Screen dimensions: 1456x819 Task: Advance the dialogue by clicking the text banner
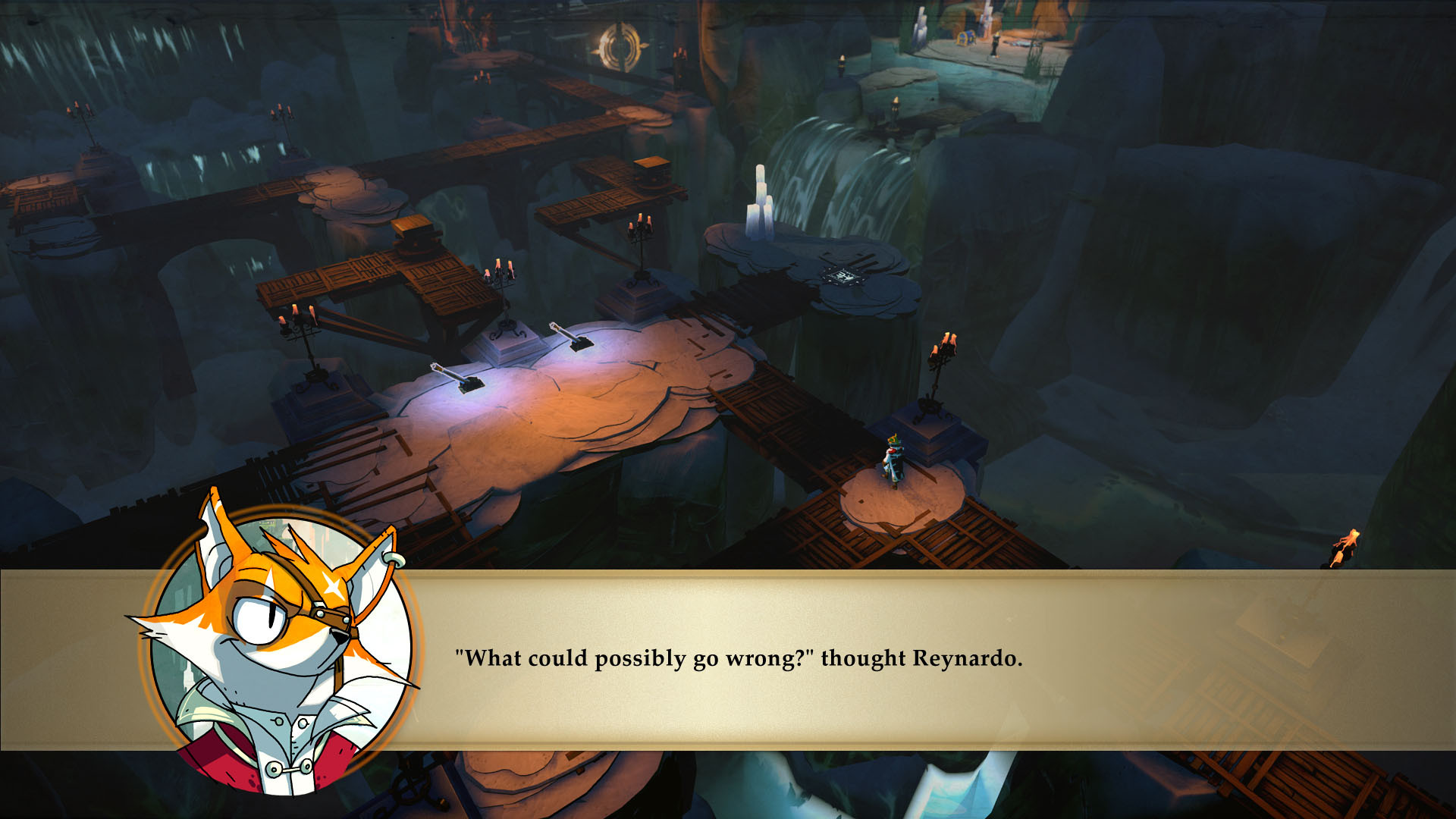(x=910, y=660)
